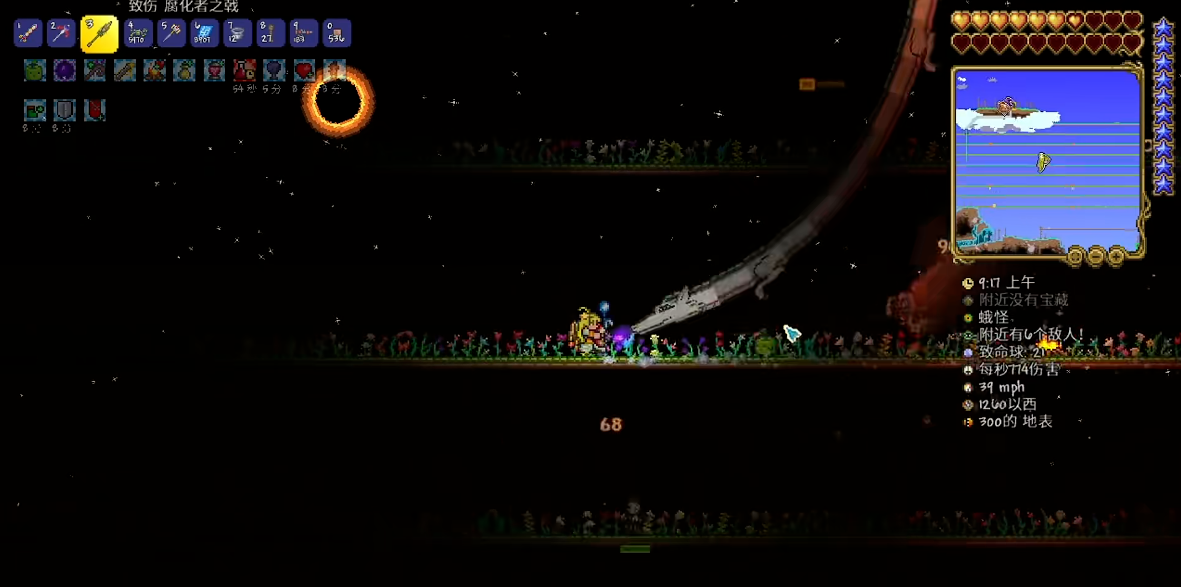Click the grey shield buff icon
The image size is (1181, 587).
[64, 109]
